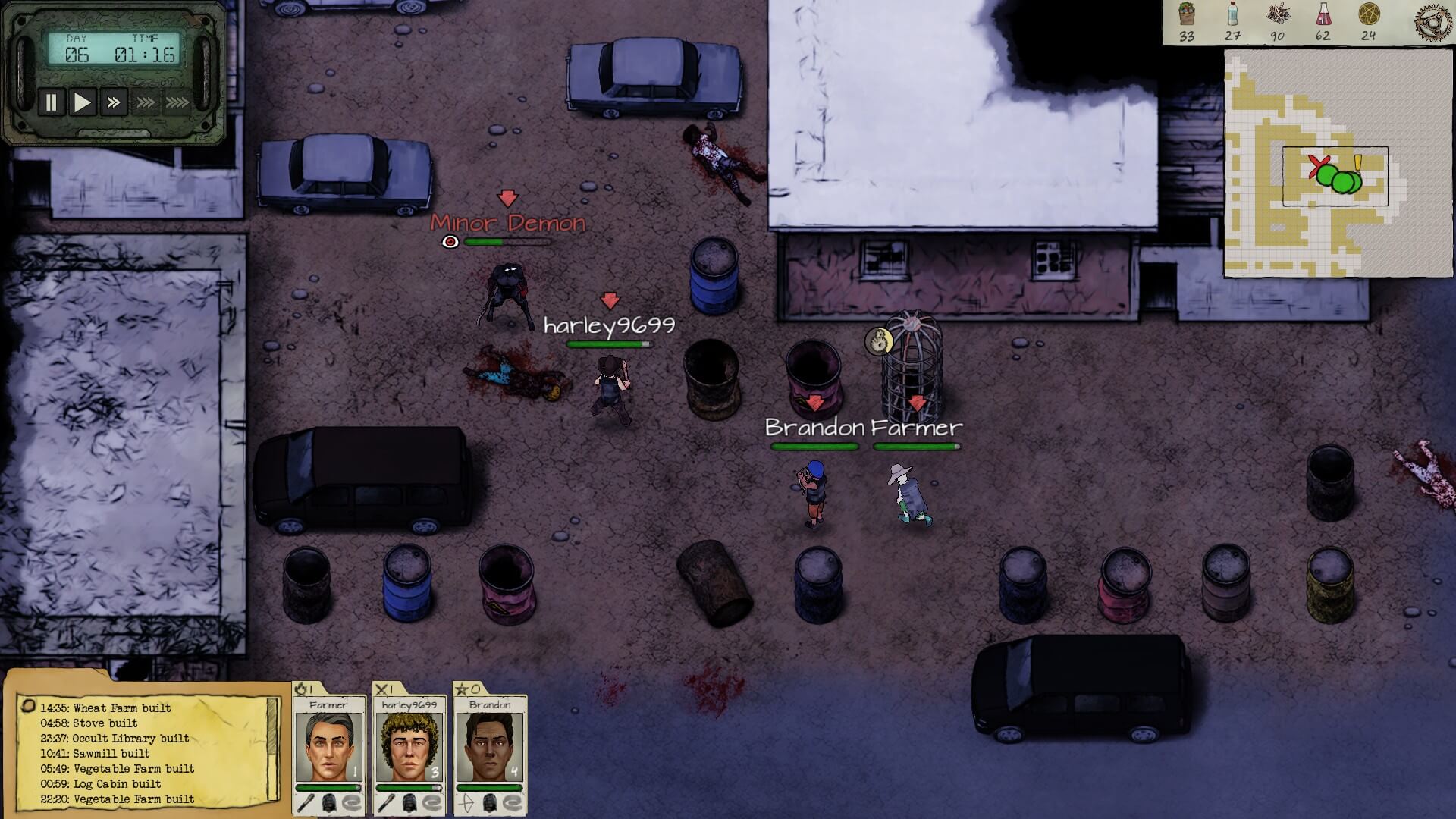
Task: Click harley9699's body armor slot
Action: [x=409, y=803]
